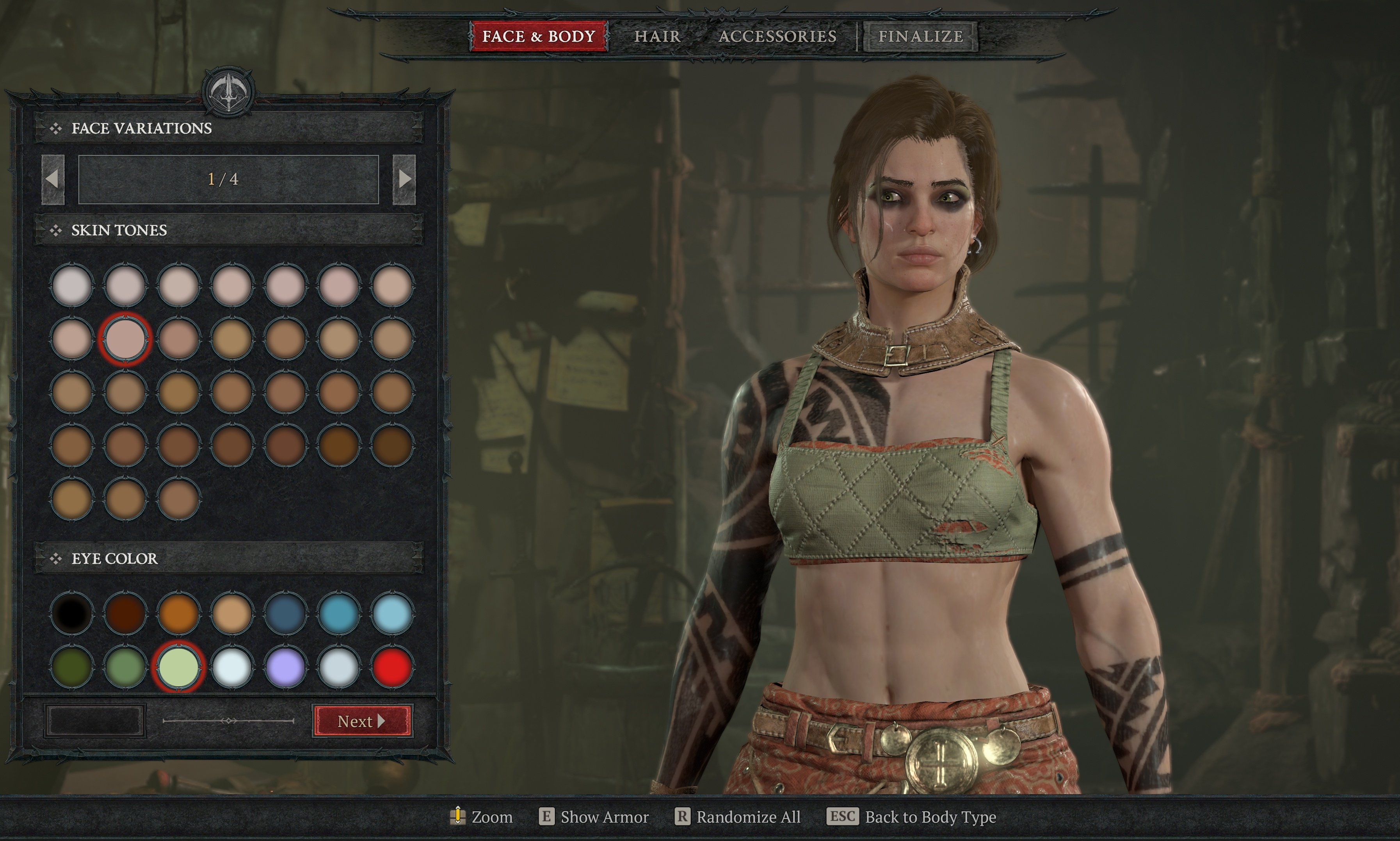Screen dimensions: 1400x841
Task: Toggle Show Armor option
Action: (x=594, y=817)
